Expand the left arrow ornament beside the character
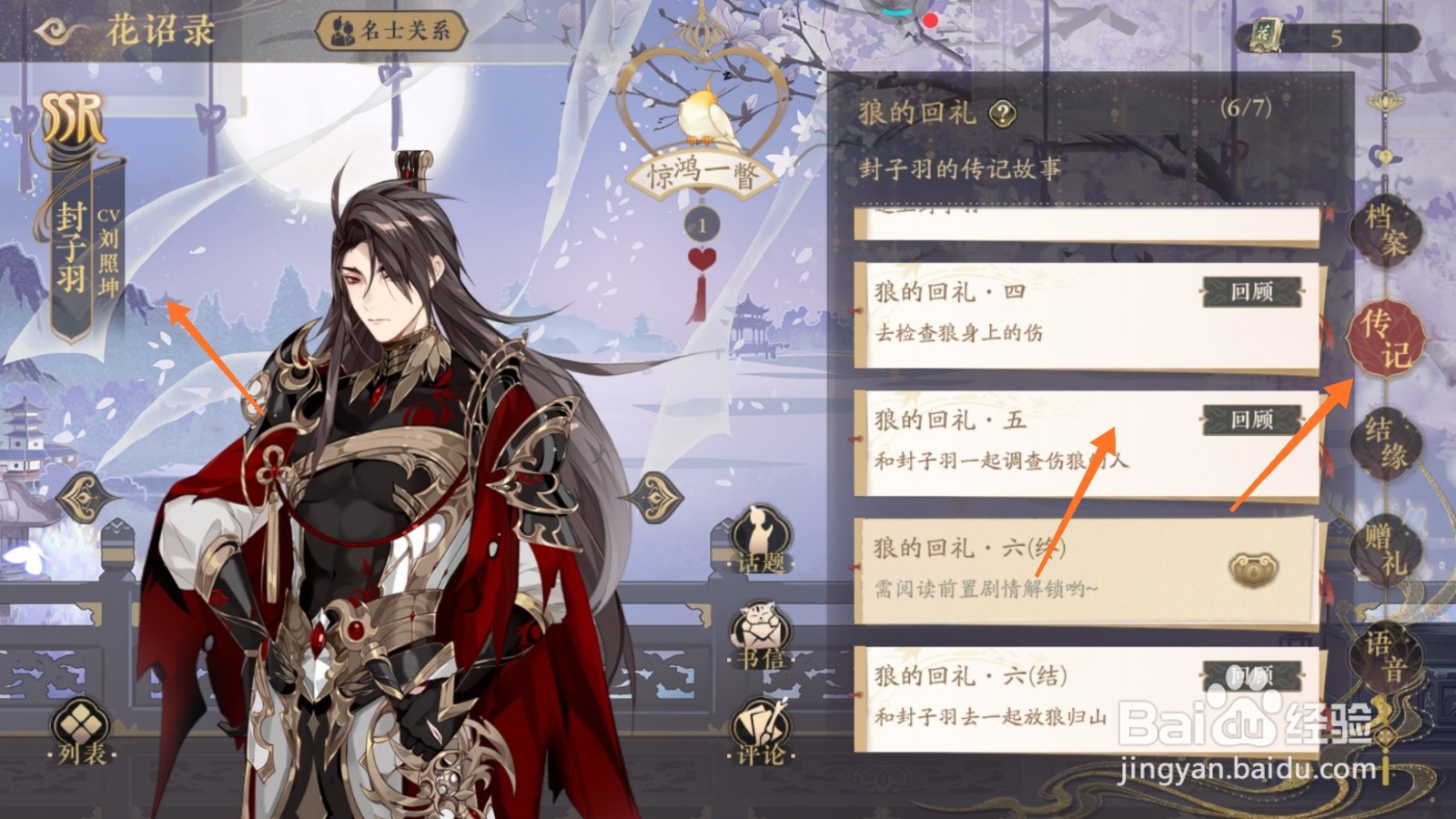 point(86,497)
